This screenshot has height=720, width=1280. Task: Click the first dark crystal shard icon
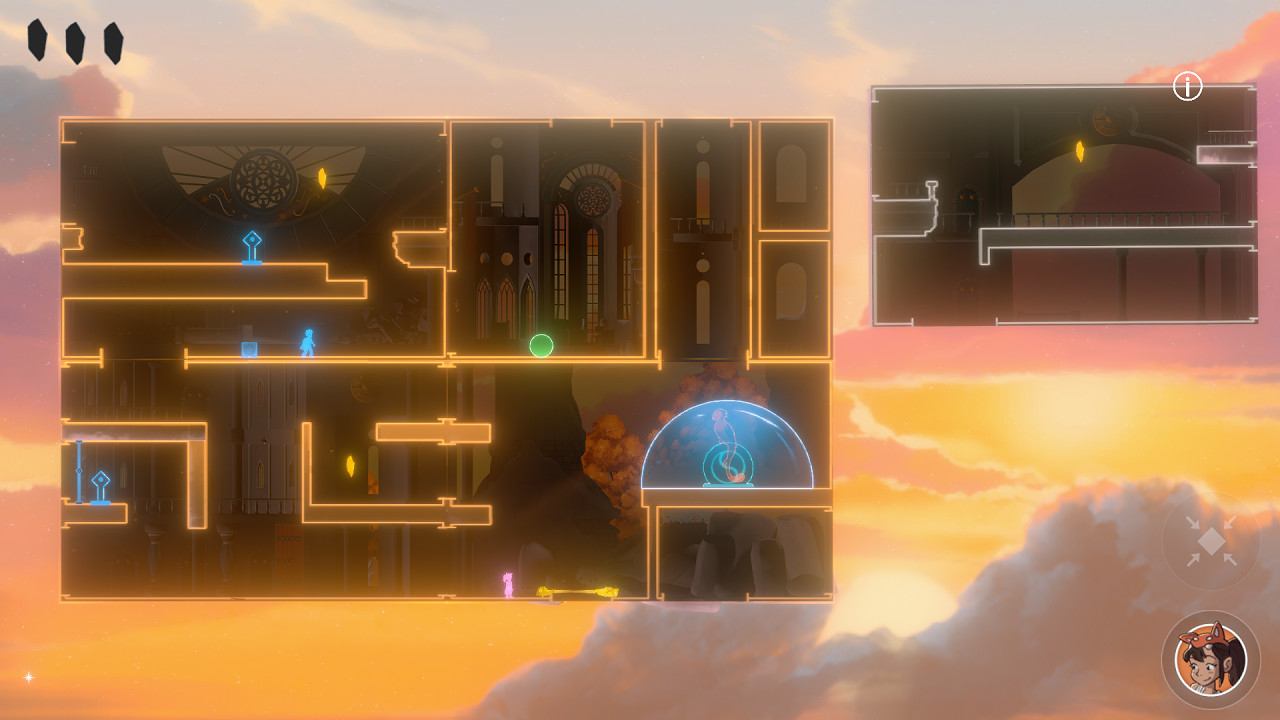(38, 37)
